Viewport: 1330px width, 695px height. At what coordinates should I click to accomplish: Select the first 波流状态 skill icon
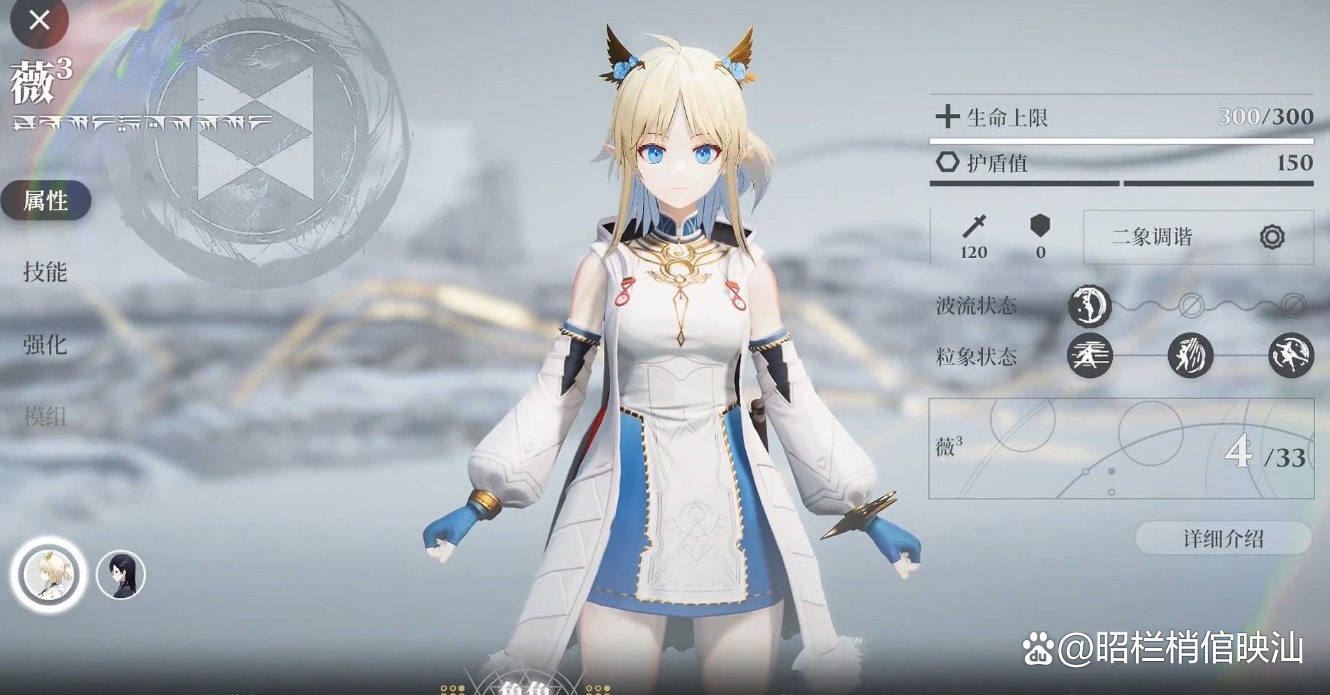coord(1089,305)
